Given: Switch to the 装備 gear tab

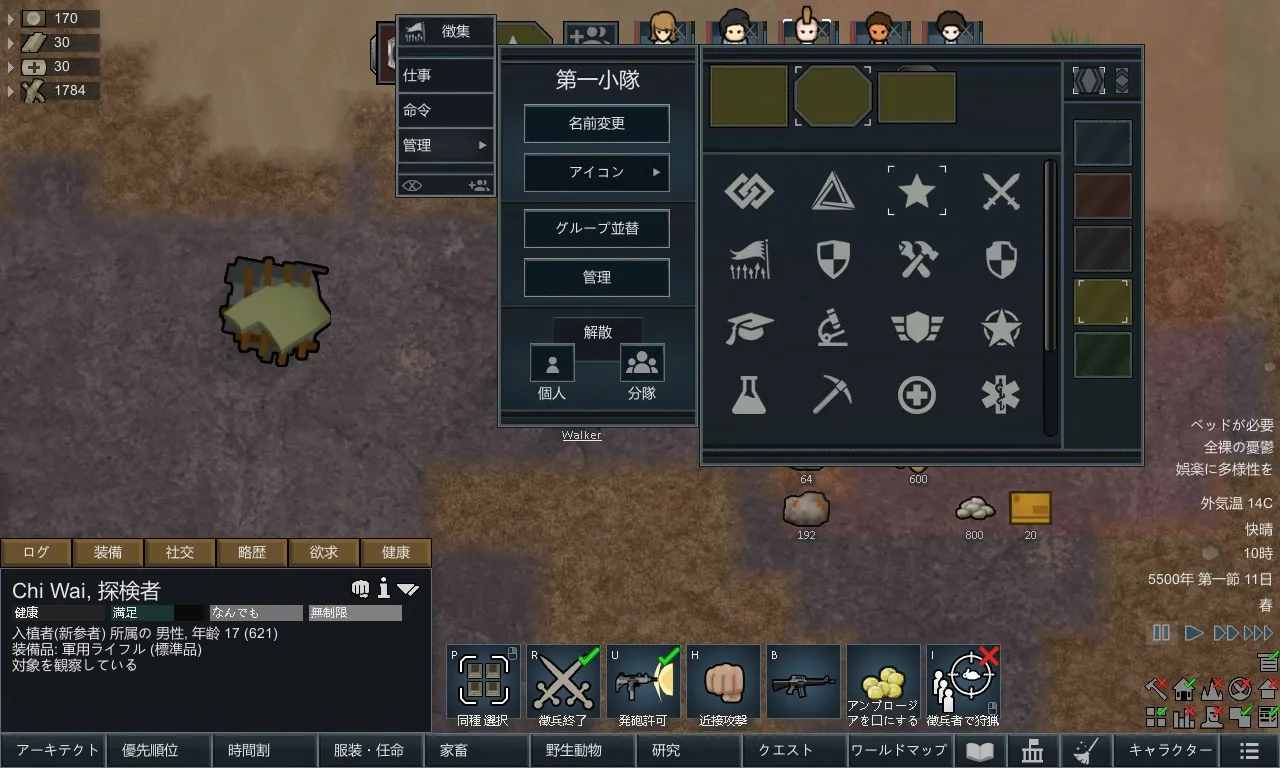Looking at the screenshot, I should point(108,552).
